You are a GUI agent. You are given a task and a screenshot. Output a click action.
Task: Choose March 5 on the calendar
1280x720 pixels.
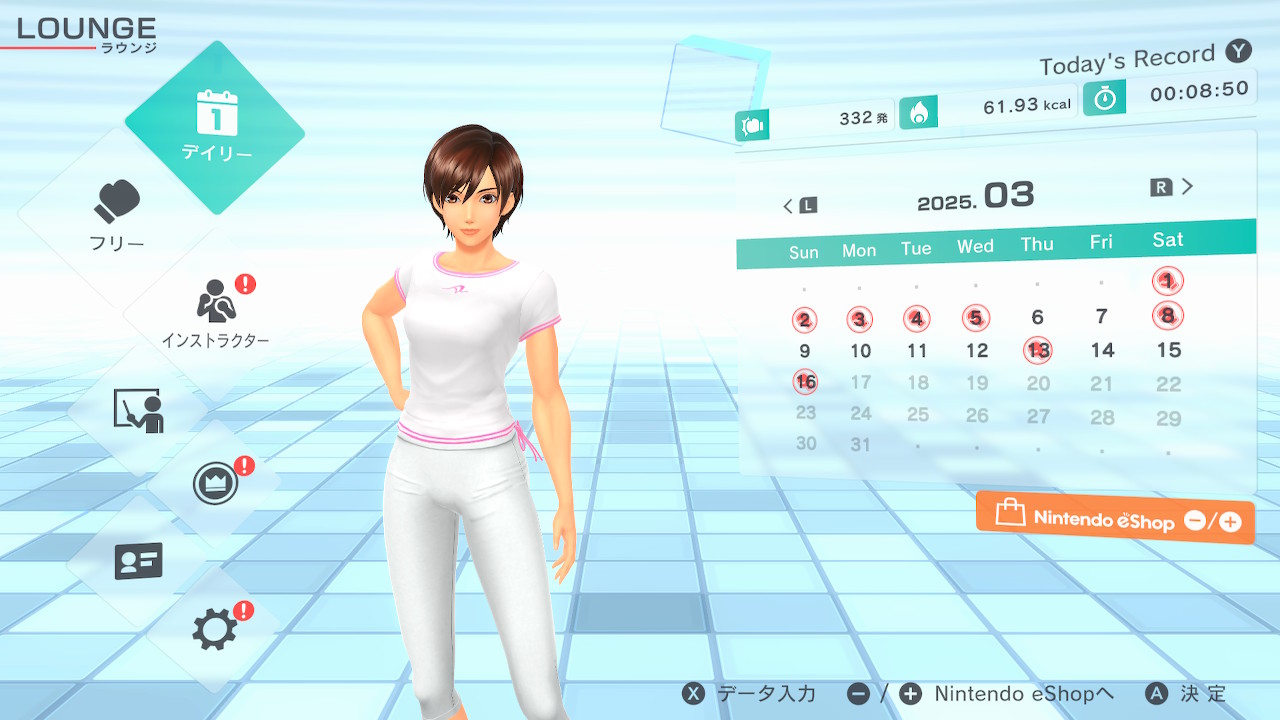point(975,319)
